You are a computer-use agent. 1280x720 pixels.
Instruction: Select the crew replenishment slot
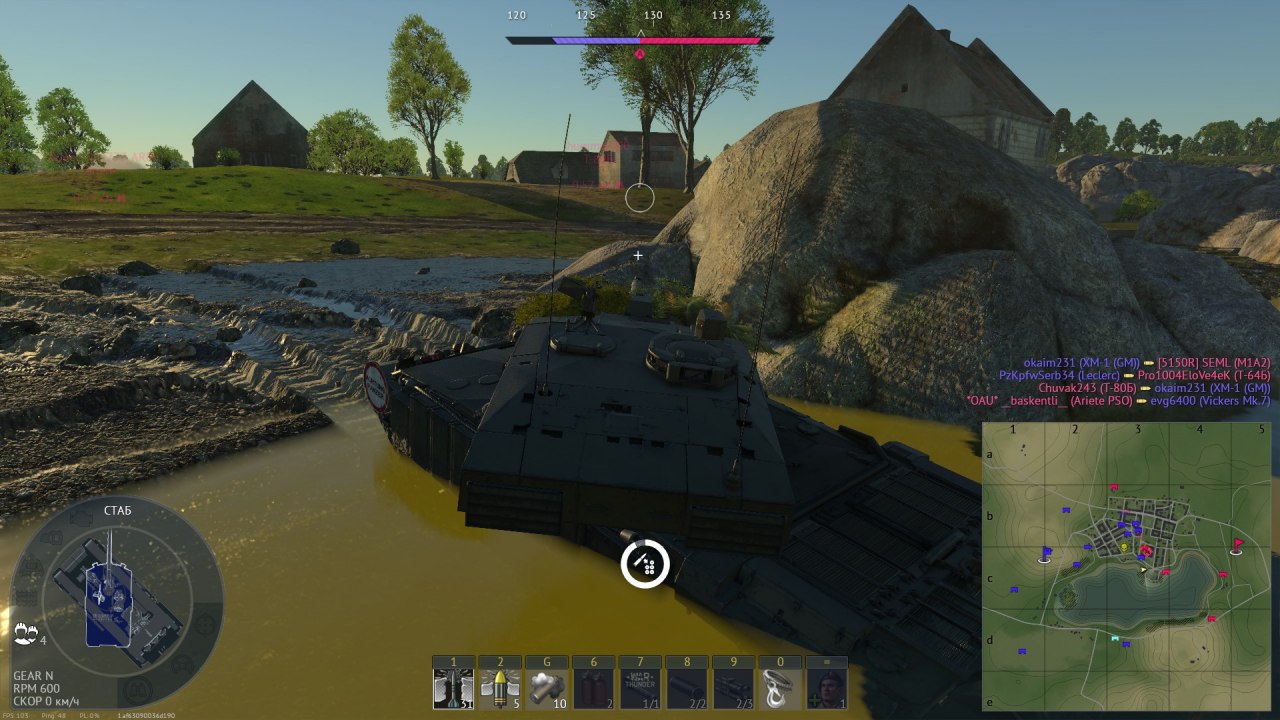[x=826, y=689]
